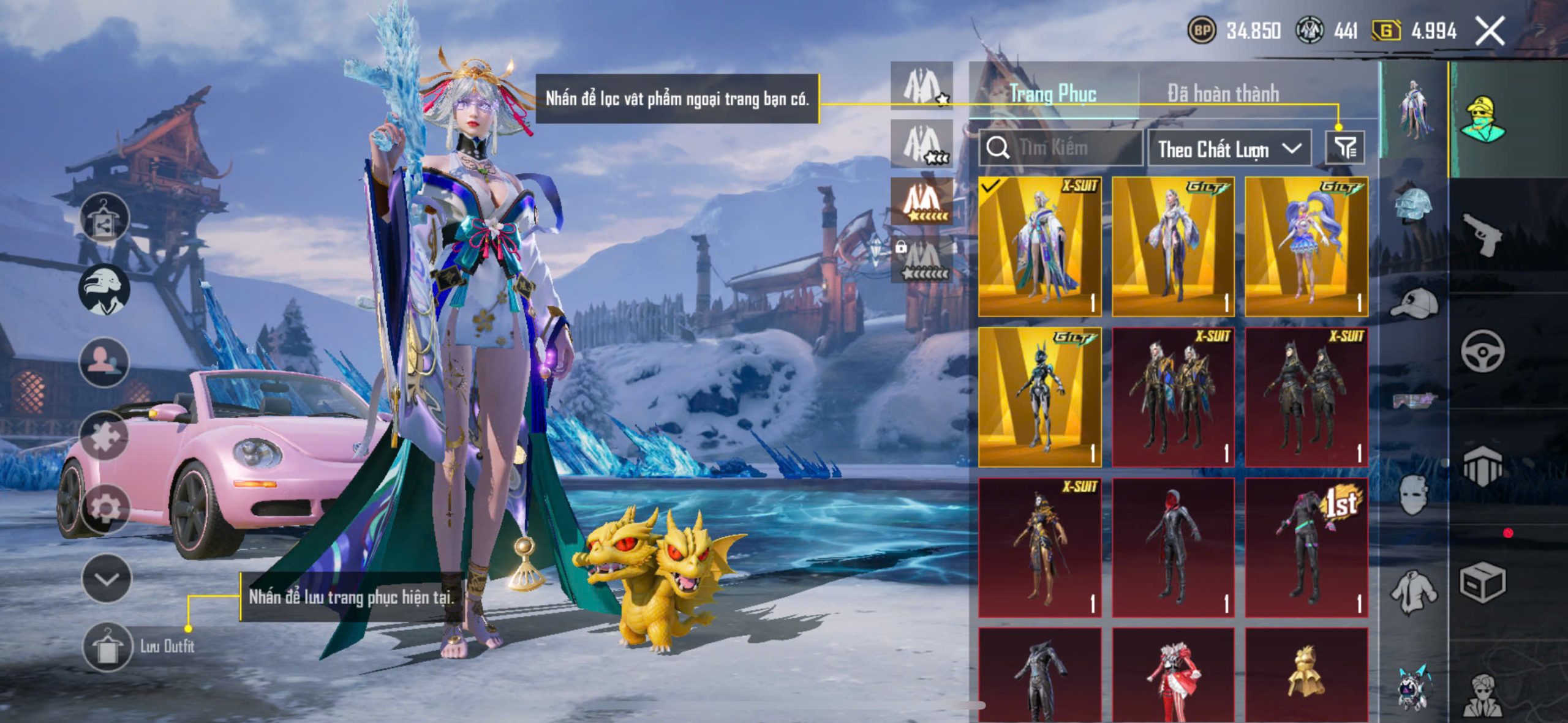This screenshot has height=723, width=1568.
Task: Click the share hanger icon button
Action: pyautogui.click(x=104, y=219)
